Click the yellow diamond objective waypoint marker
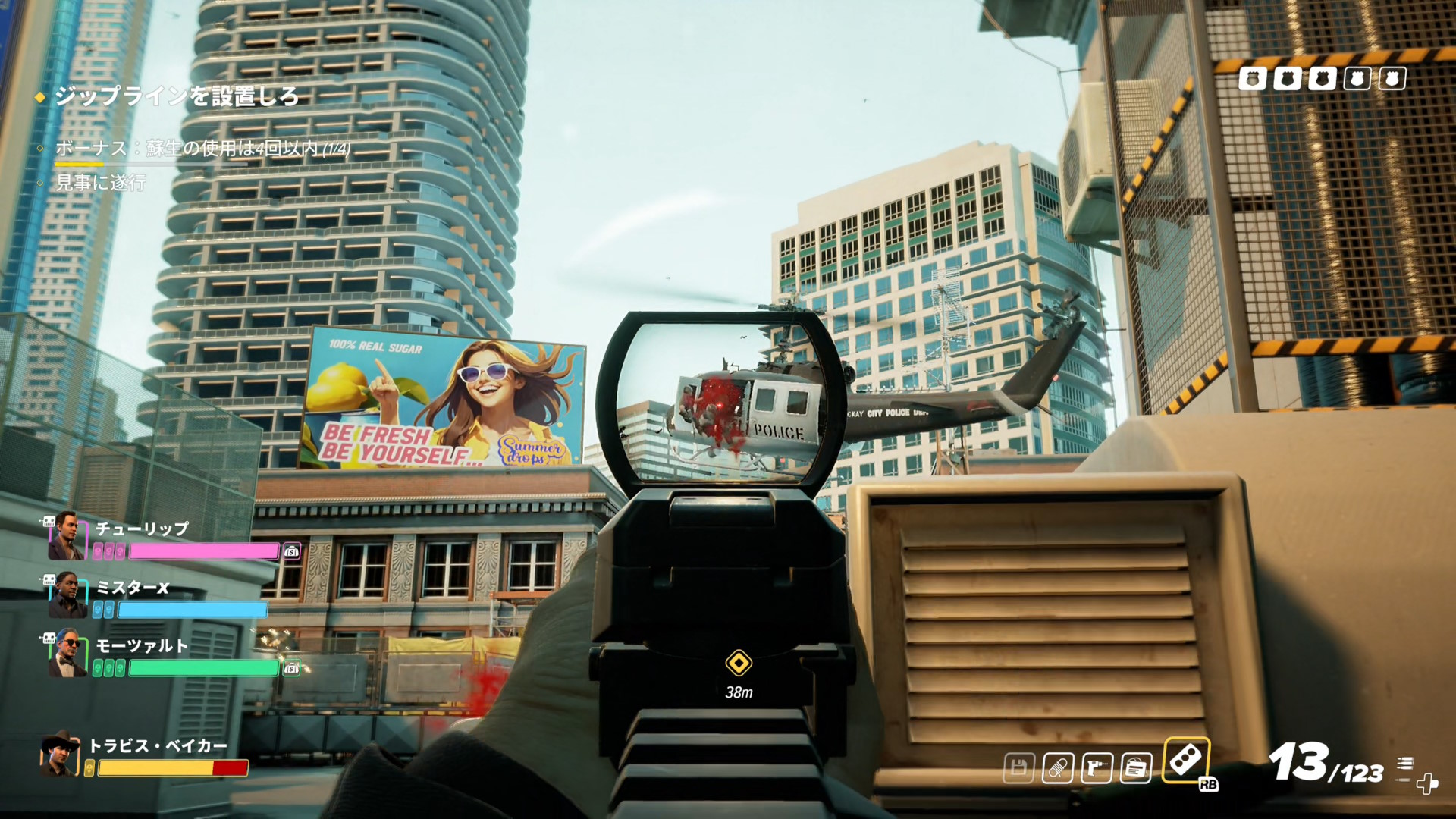This screenshot has height=819, width=1456. pos(738,663)
